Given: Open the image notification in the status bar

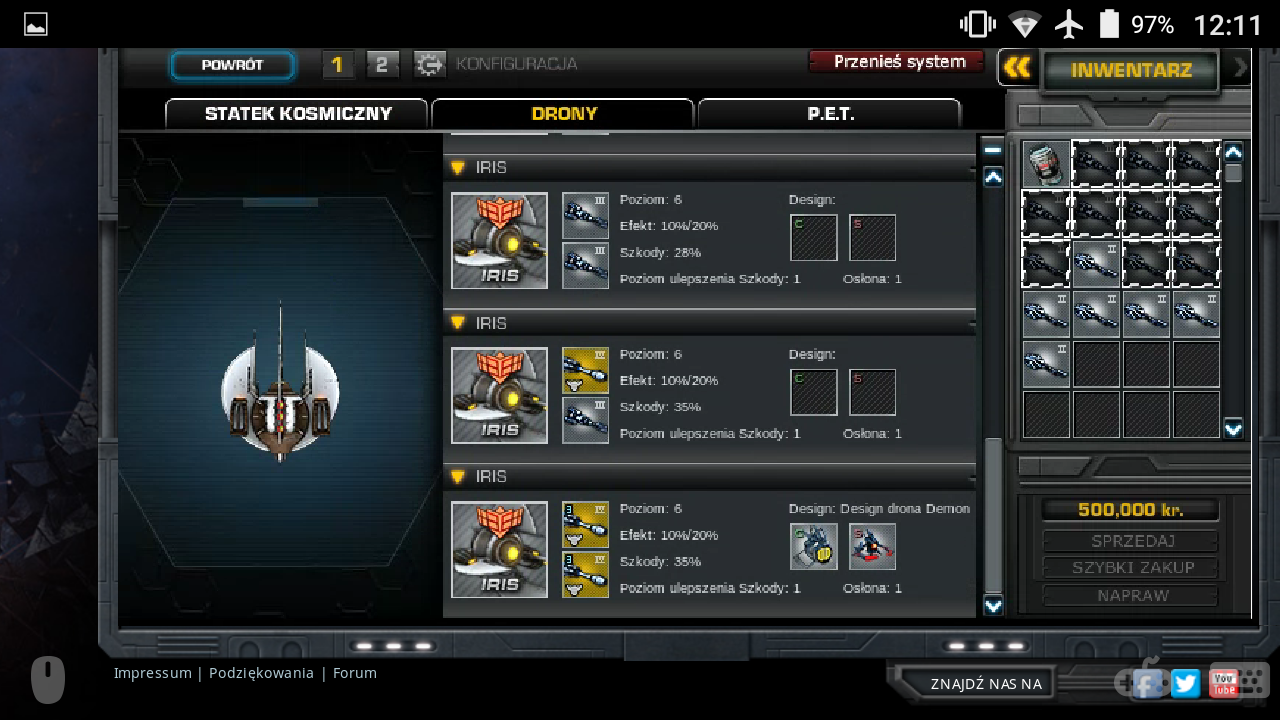Looking at the screenshot, I should click(36, 25).
